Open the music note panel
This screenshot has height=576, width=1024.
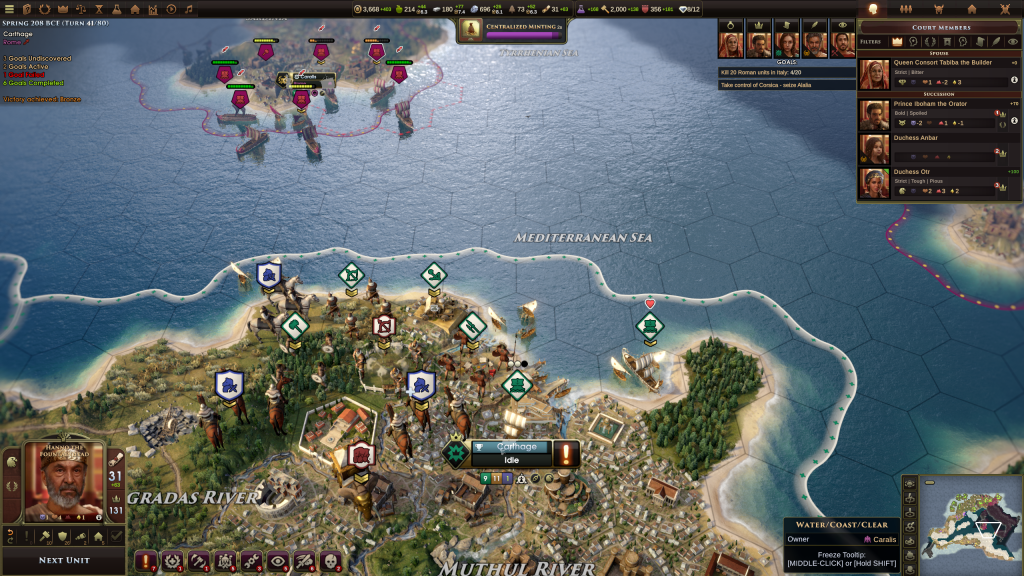tap(190, 9)
